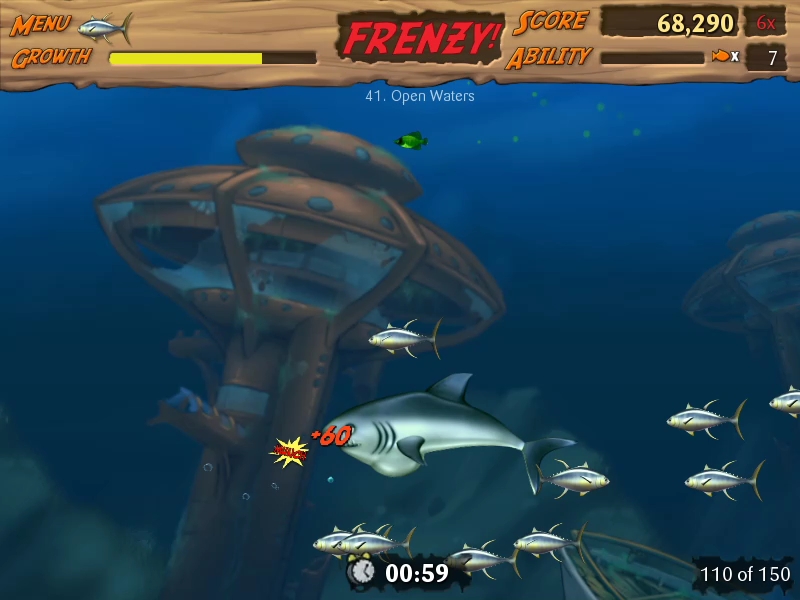Open the Menu in the top bar

39,25
